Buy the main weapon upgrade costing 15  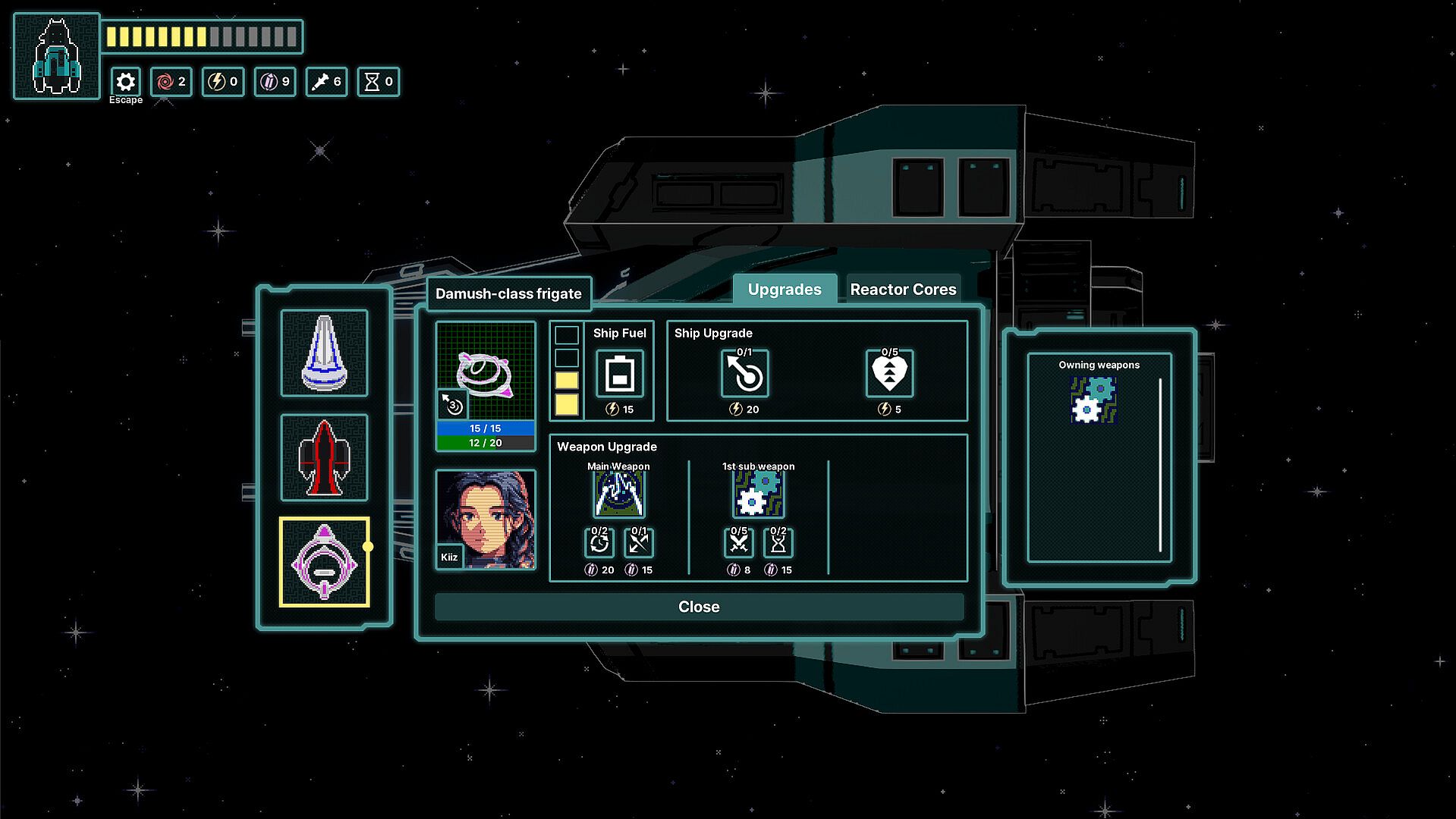tap(639, 543)
